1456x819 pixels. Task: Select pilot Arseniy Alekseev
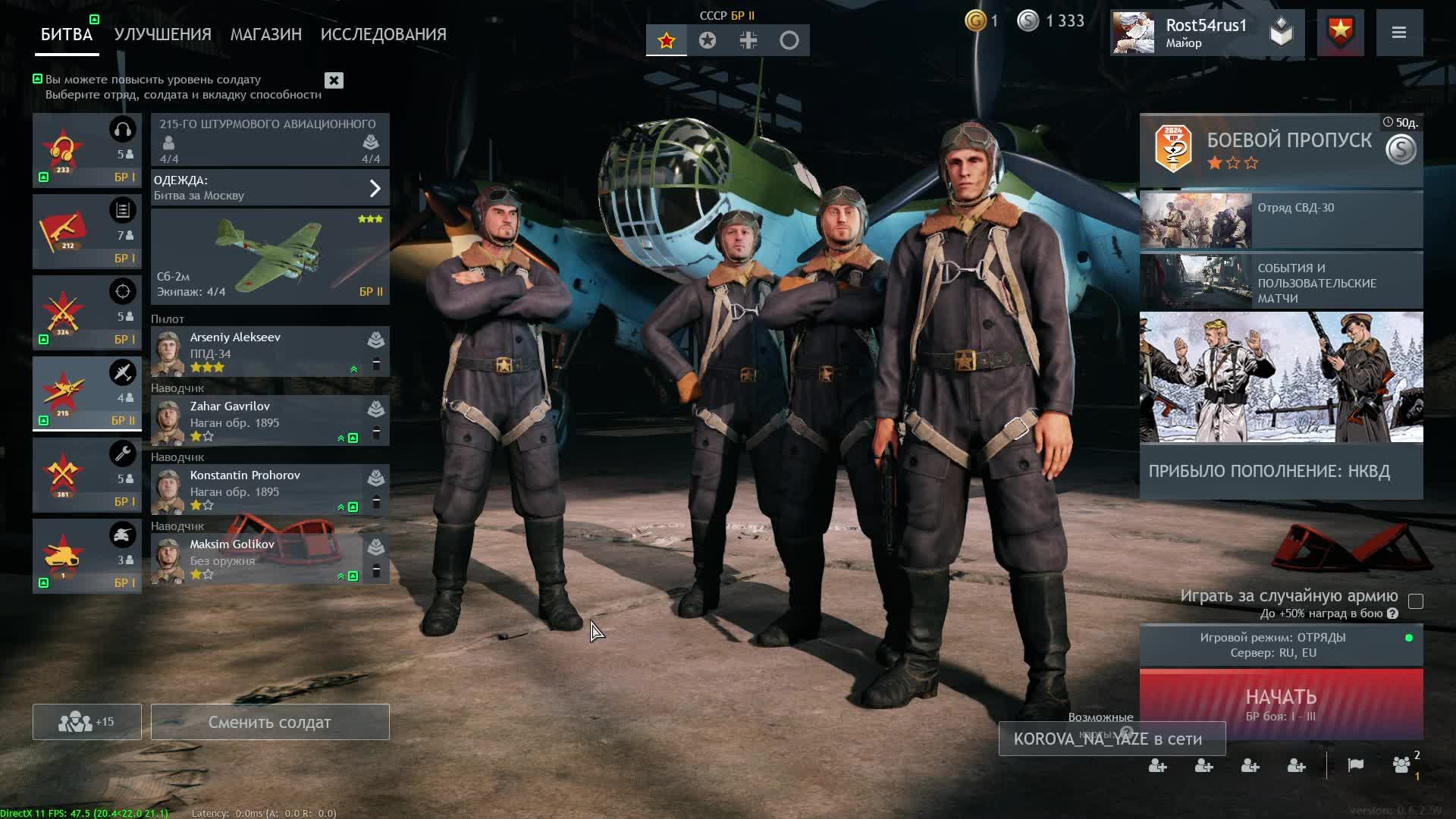[258, 353]
